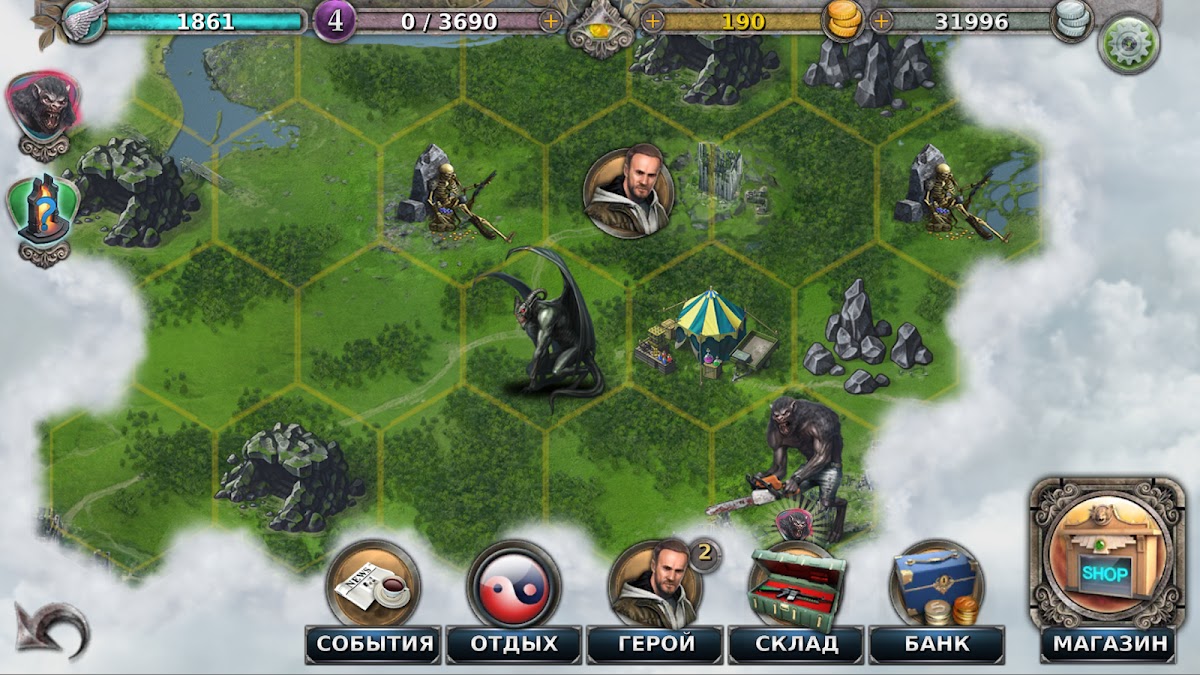Image resolution: width=1200 pixels, height=675 pixels.
Task: Open the lantern question mark badge
Action: pos(44,212)
